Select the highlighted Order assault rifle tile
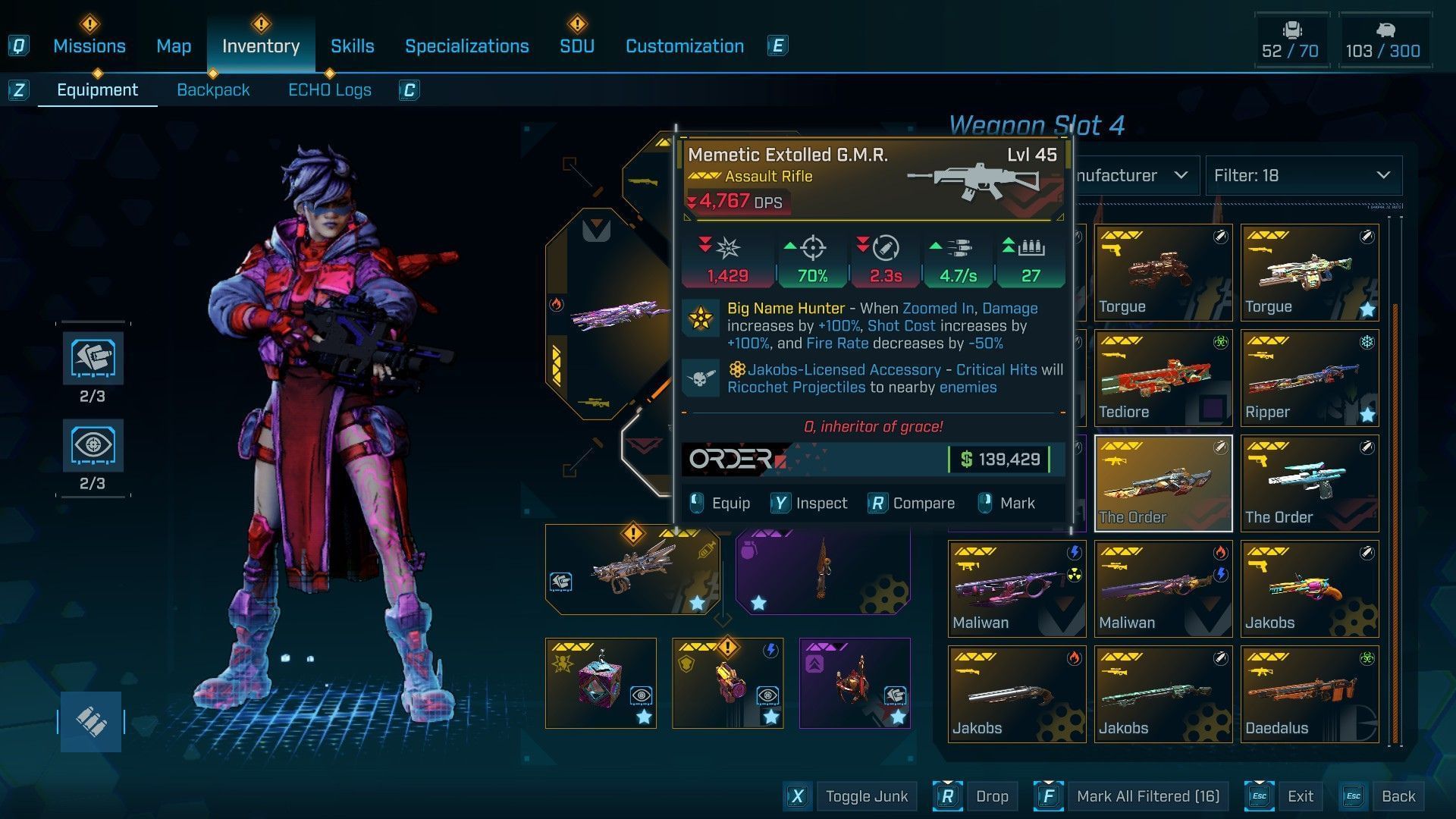 1163,483
